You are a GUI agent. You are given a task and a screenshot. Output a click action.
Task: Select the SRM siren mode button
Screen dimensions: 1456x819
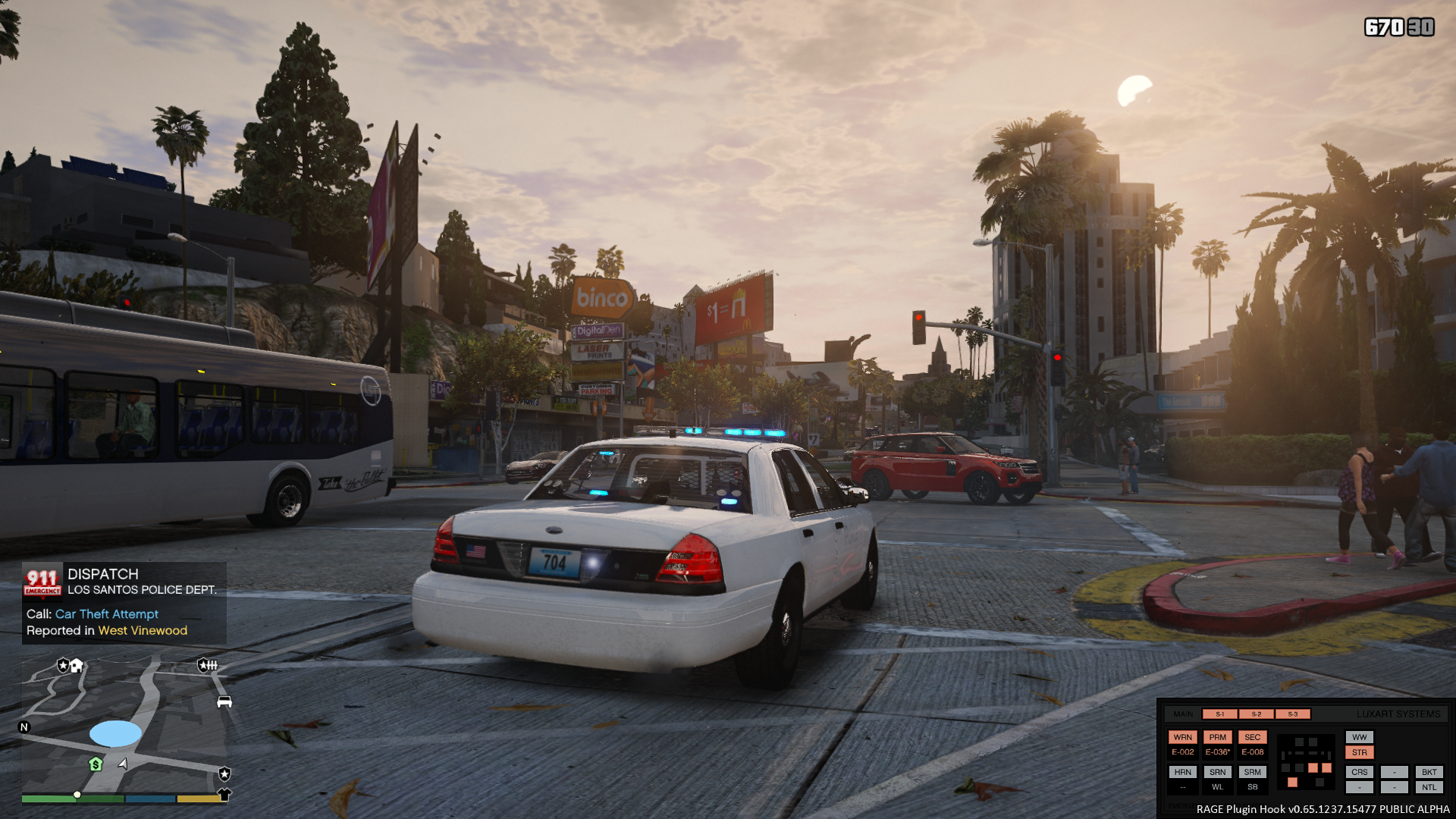click(x=1252, y=772)
